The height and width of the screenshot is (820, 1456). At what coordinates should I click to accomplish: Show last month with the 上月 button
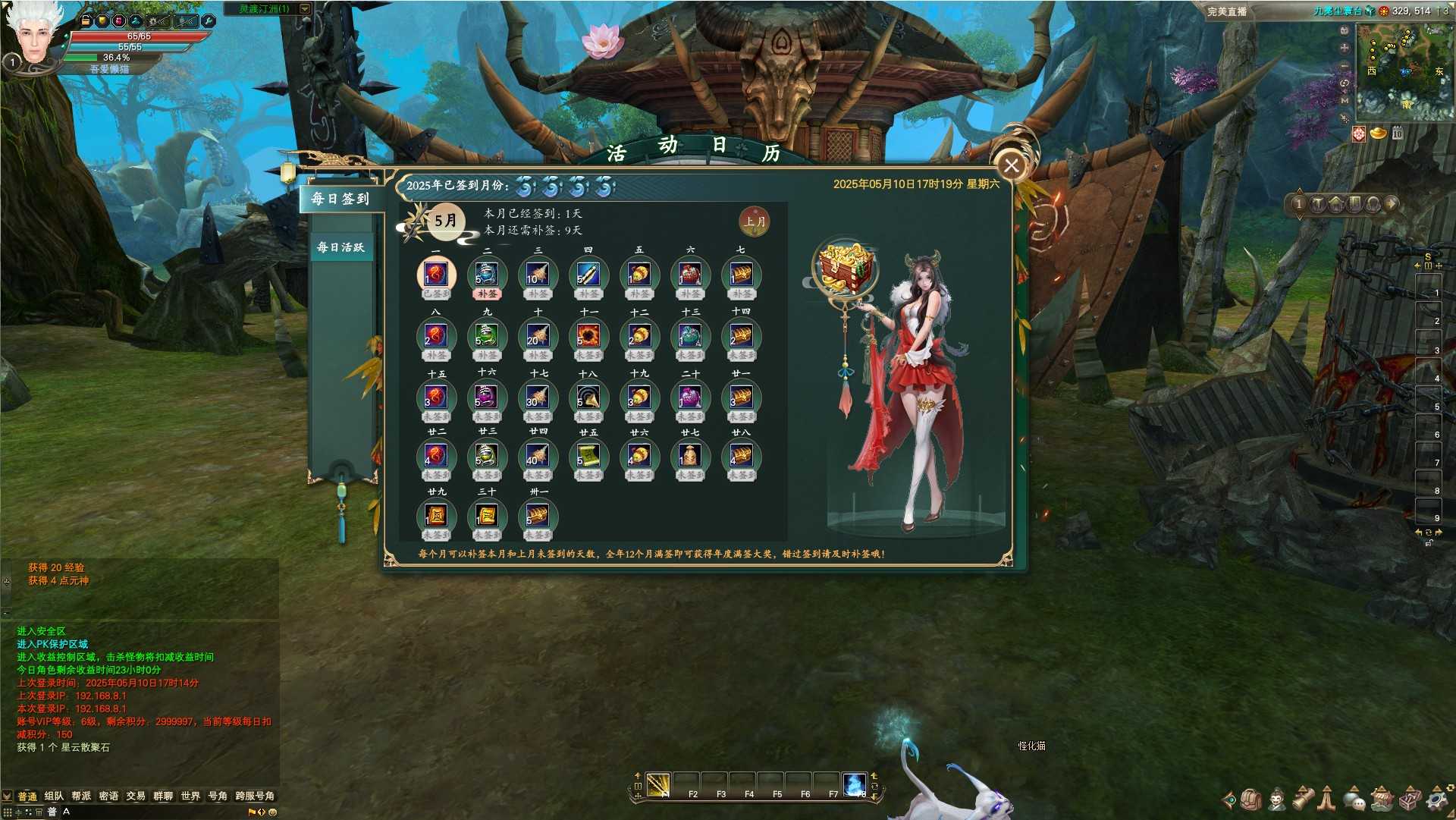[754, 221]
